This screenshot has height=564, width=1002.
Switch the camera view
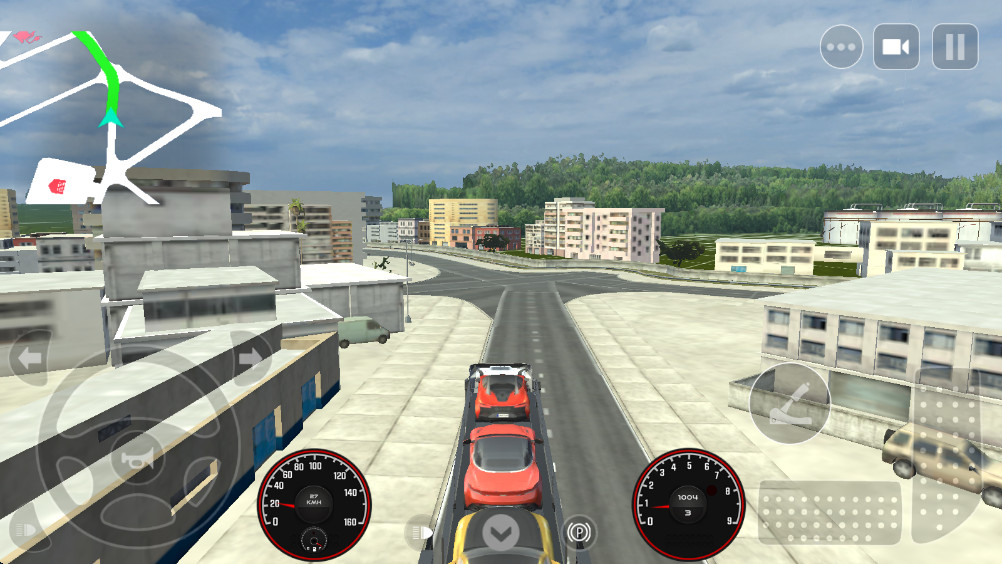click(x=896, y=47)
